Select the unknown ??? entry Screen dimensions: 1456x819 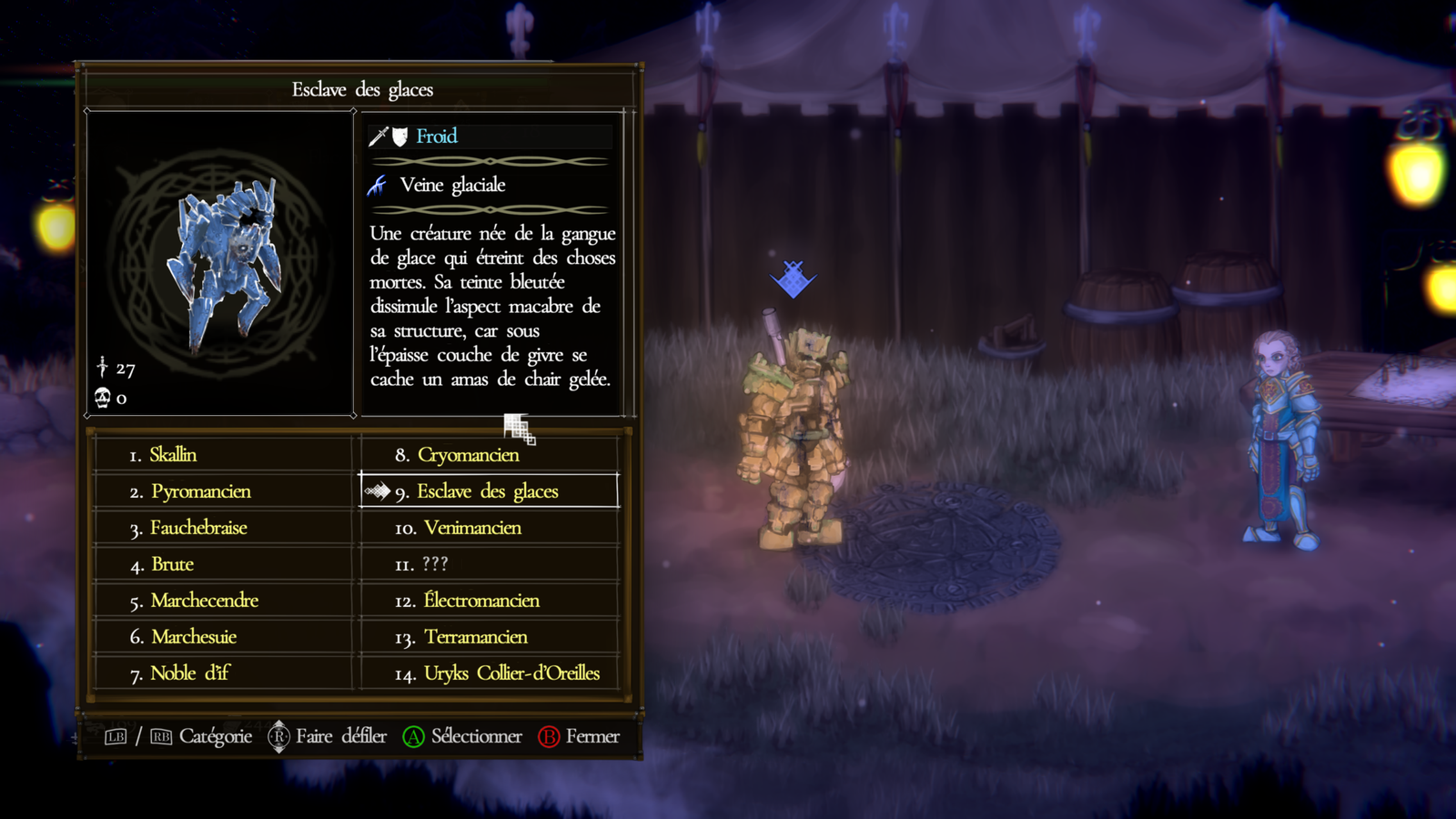pyautogui.click(x=435, y=564)
